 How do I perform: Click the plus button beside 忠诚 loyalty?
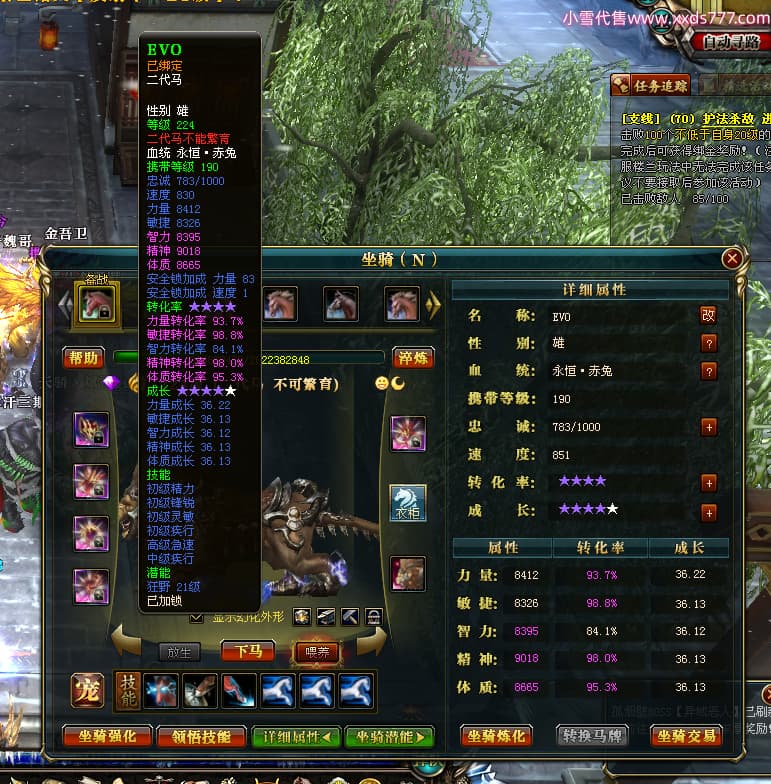(709, 427)
